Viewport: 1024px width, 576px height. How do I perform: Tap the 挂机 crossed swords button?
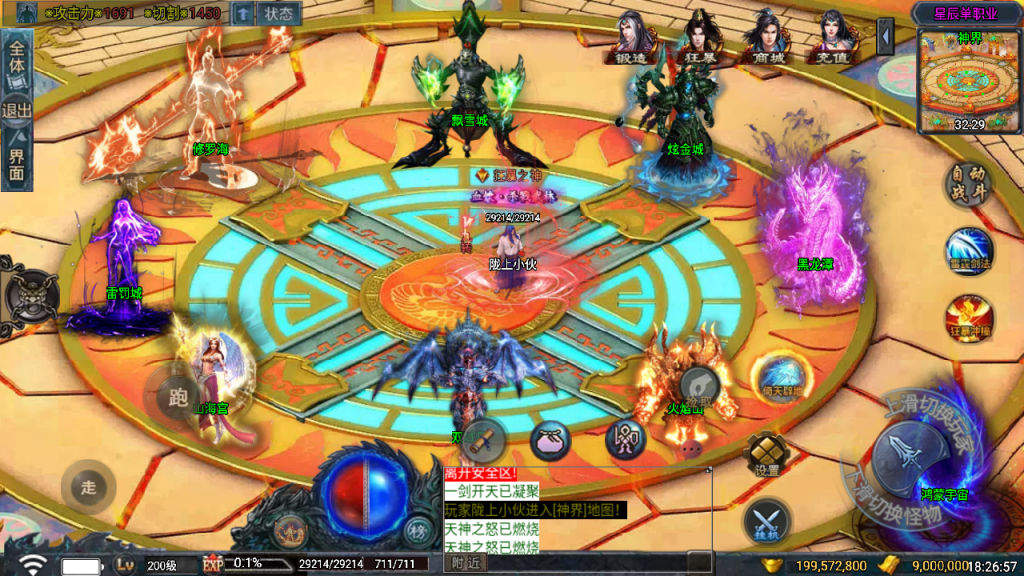pos(766,521)
